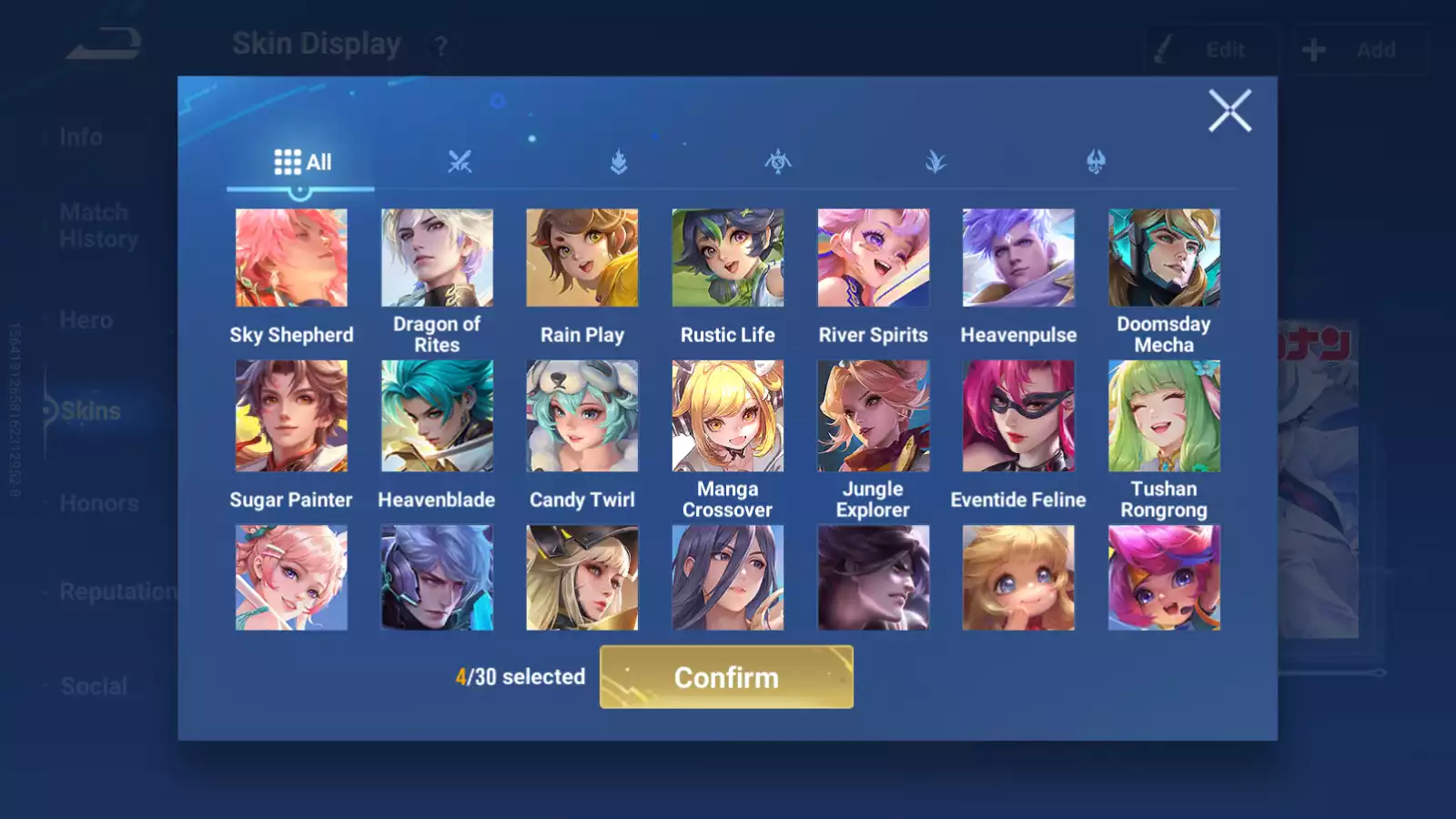The height and width of the screenshot is (819, 1456).
Task: Choose the Jungle Explorer skin
Action: tap(873, 416)
